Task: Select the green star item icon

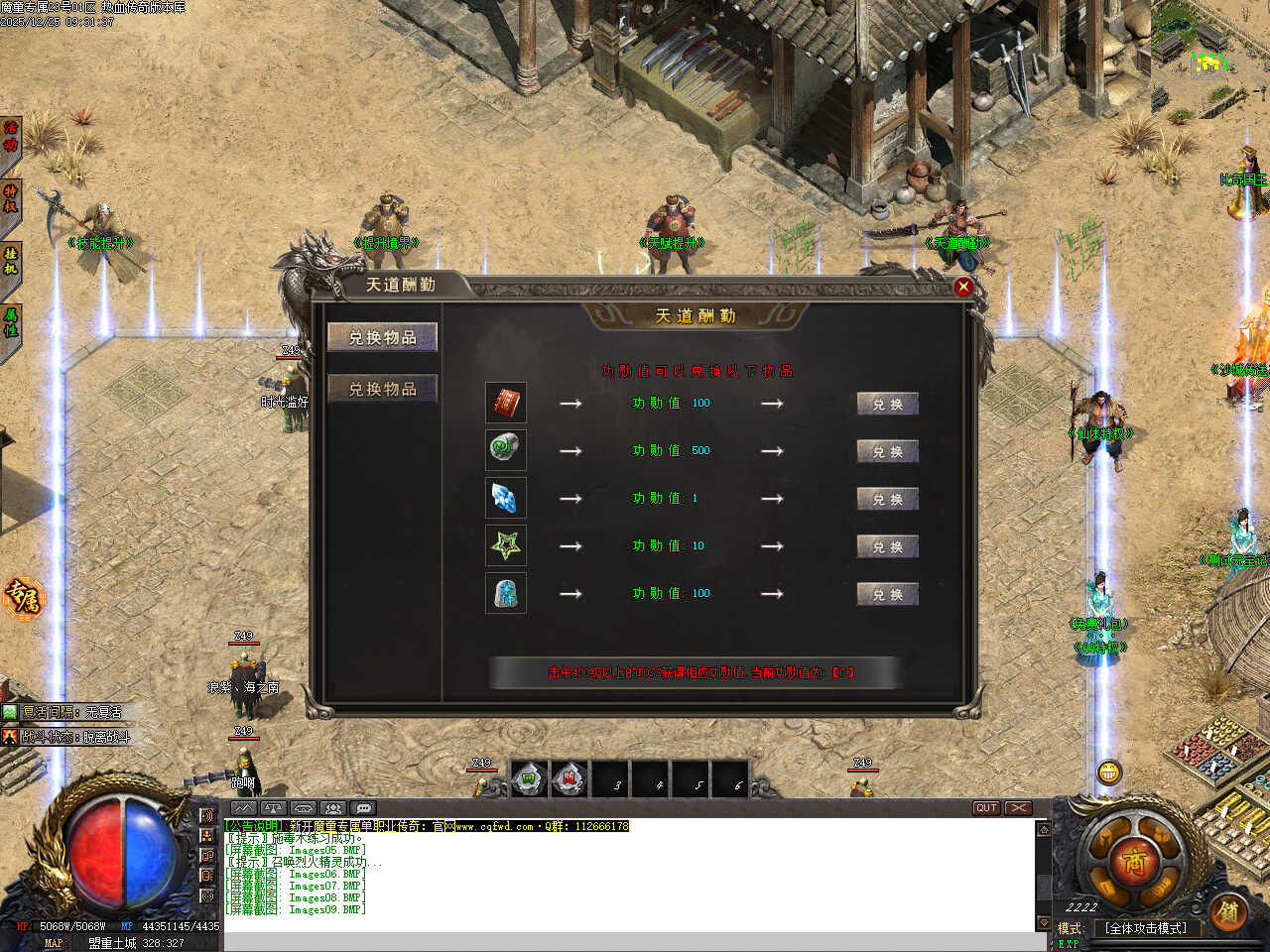Action: click(x=505, y=545)
